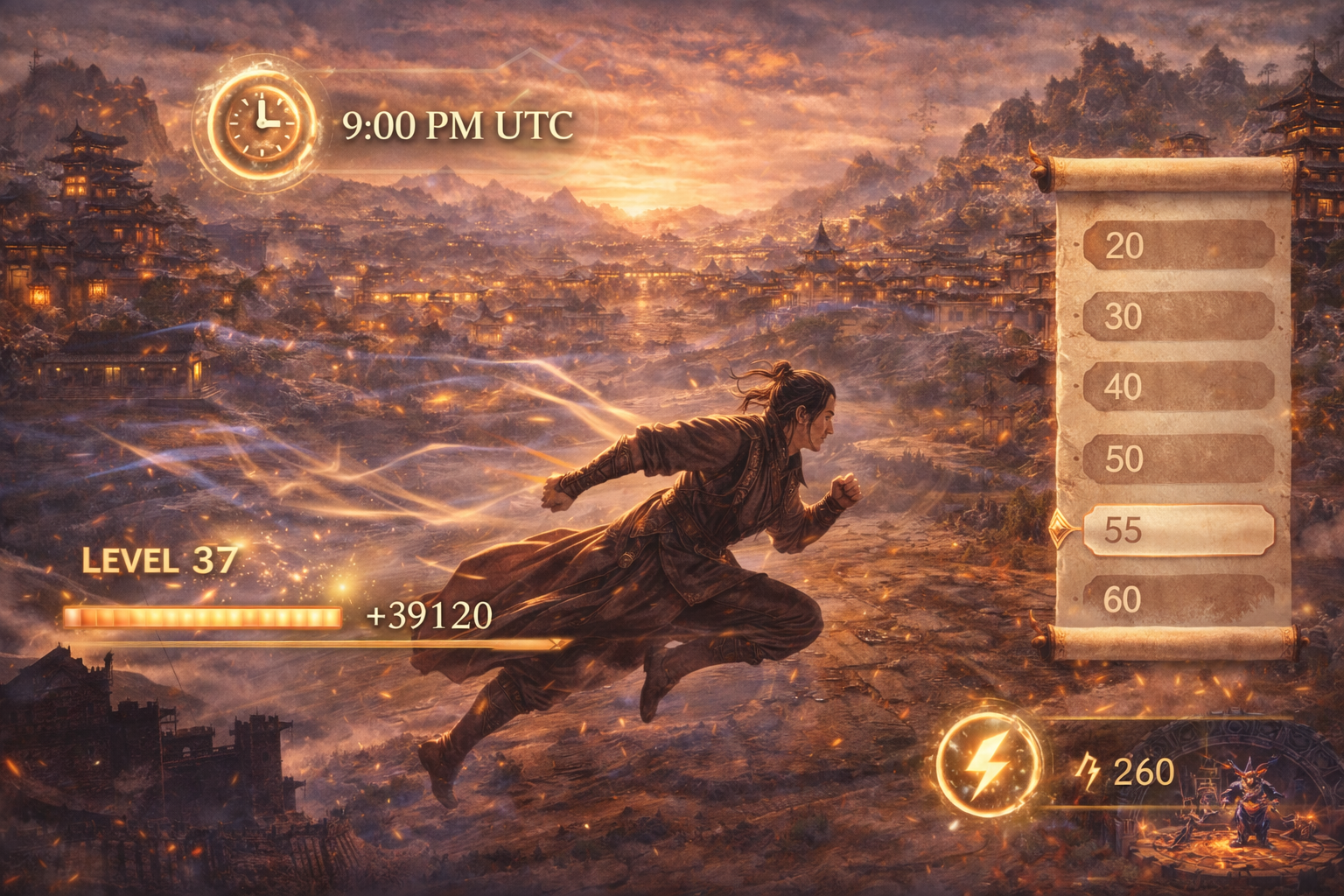Click the +39120 experience text
This screenshot has height=896, width=1344.
pos(428,615)
